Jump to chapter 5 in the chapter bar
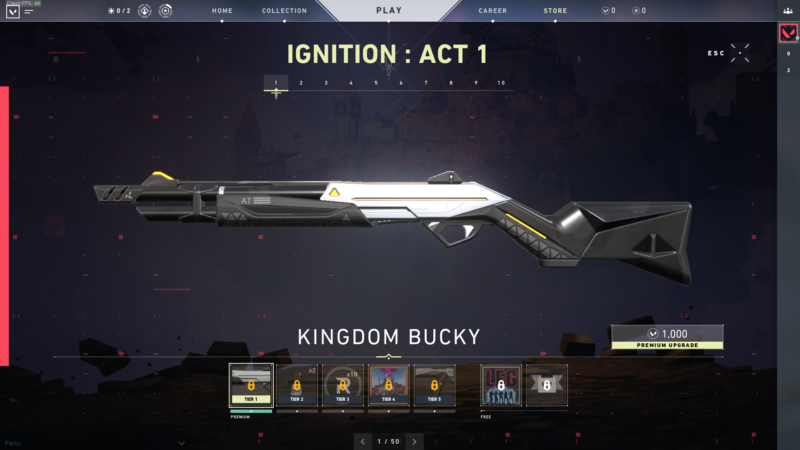The width and height of the screenshot is (800, 450). pyautogui.click(x=376, y=83)
